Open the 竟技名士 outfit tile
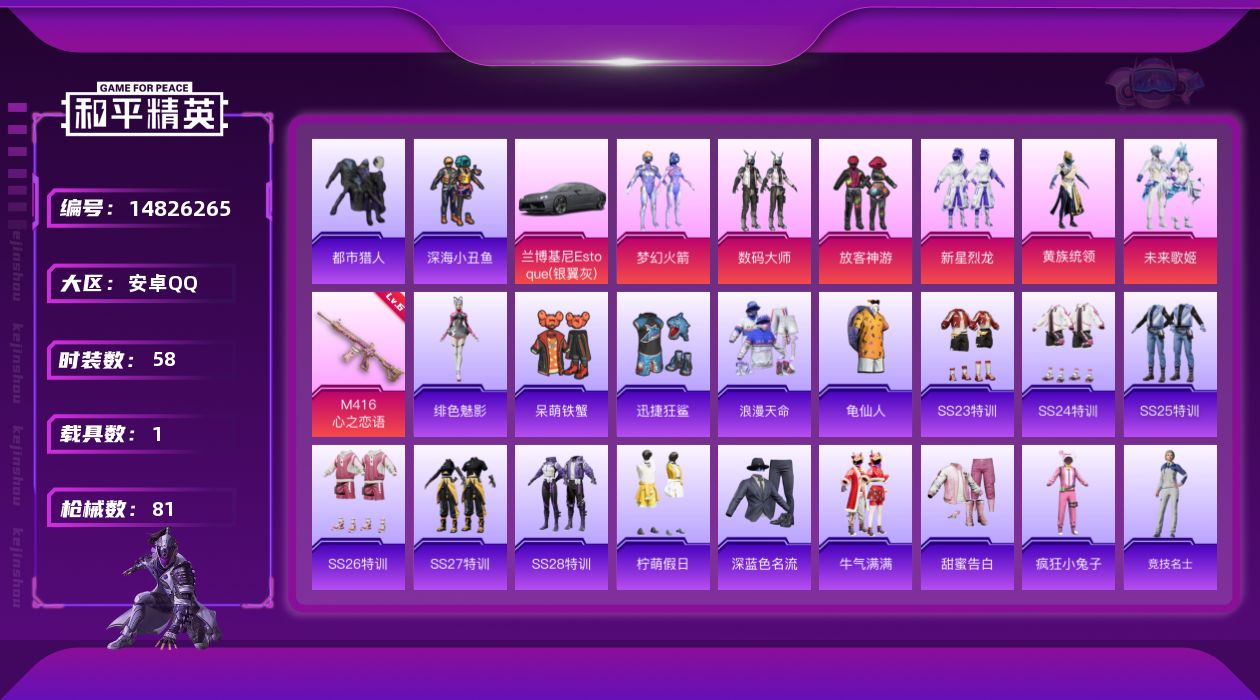 tap(1170, 517)
